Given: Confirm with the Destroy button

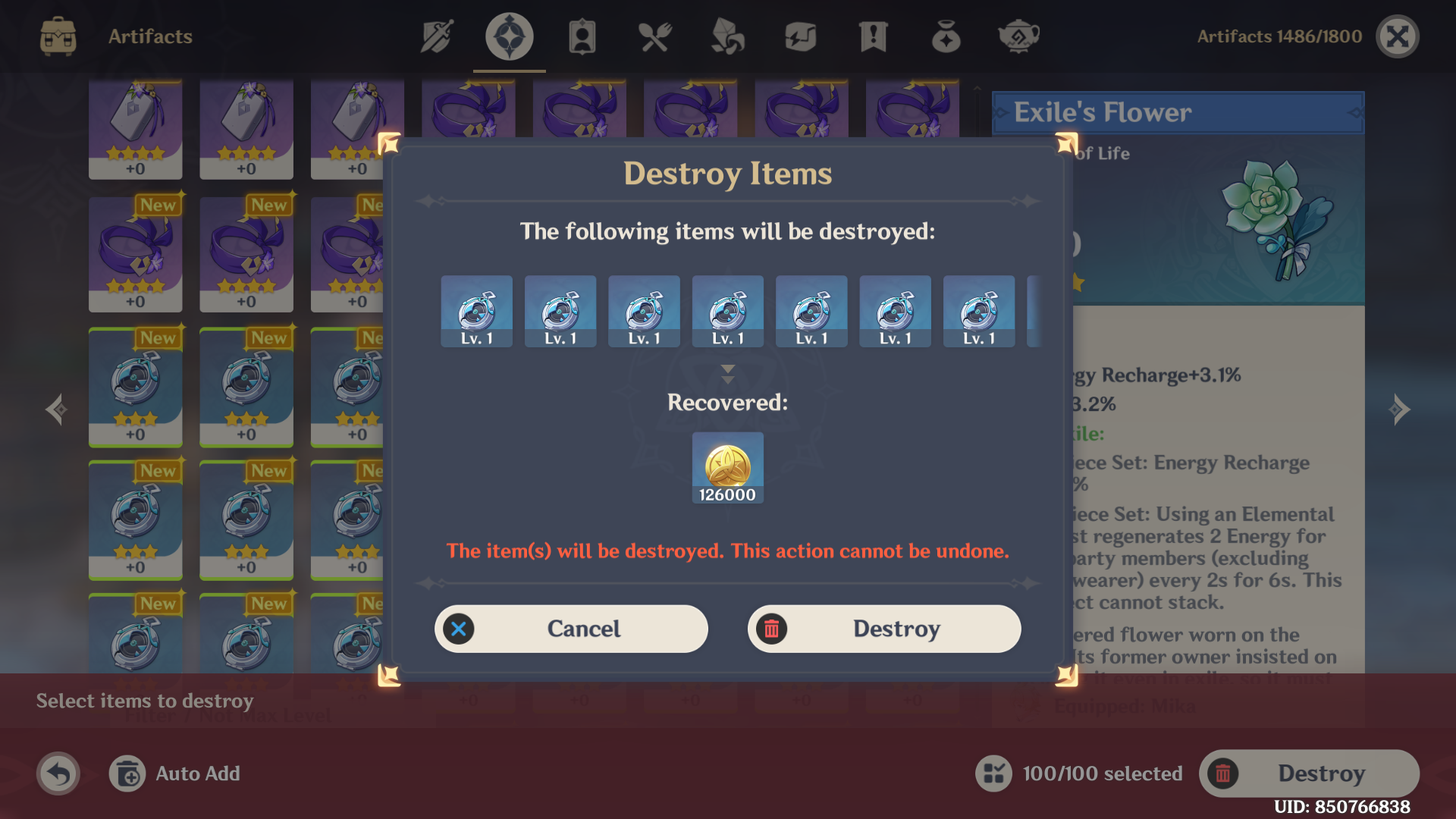Looking at the screenshot, I should 883,629.
